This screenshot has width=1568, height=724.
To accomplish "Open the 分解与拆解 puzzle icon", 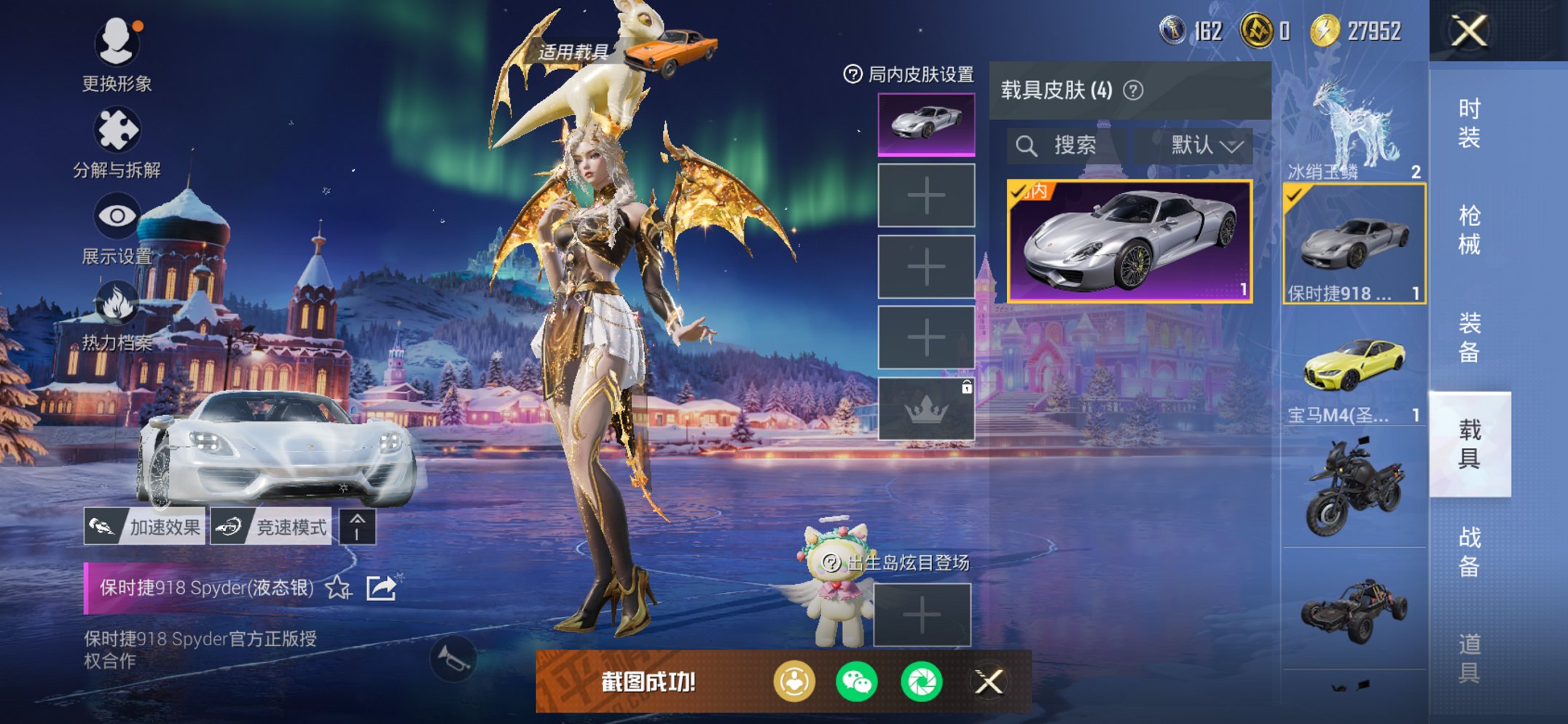I will [x=119, y=127].
